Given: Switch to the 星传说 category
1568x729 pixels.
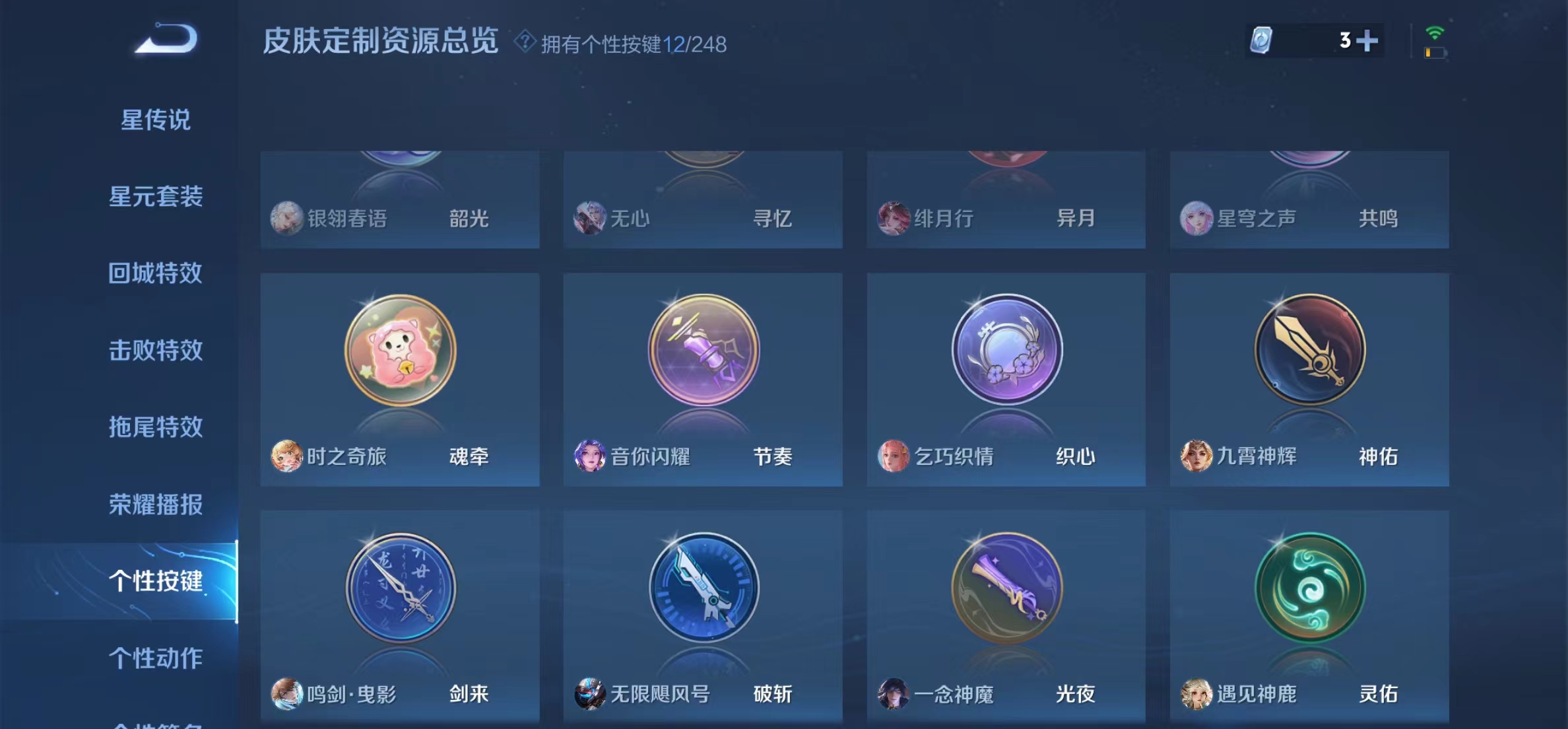Looking at the screenshot, I should point(155,120).
